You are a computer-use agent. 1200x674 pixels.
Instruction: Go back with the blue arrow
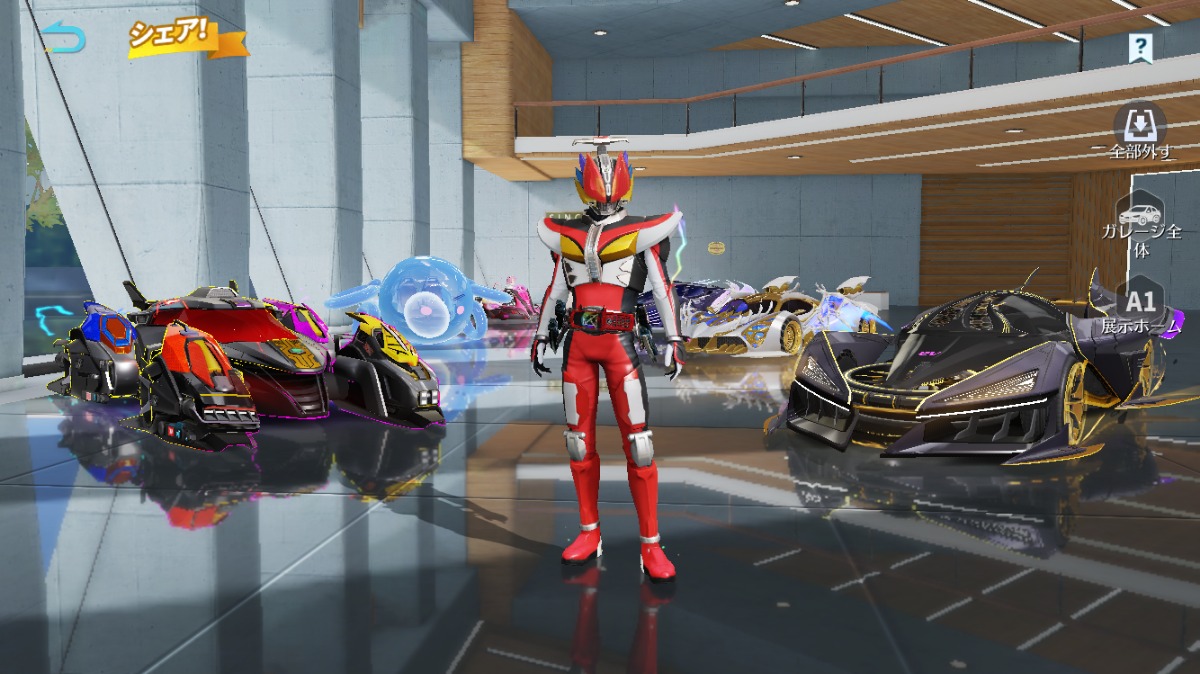(63, 40)
